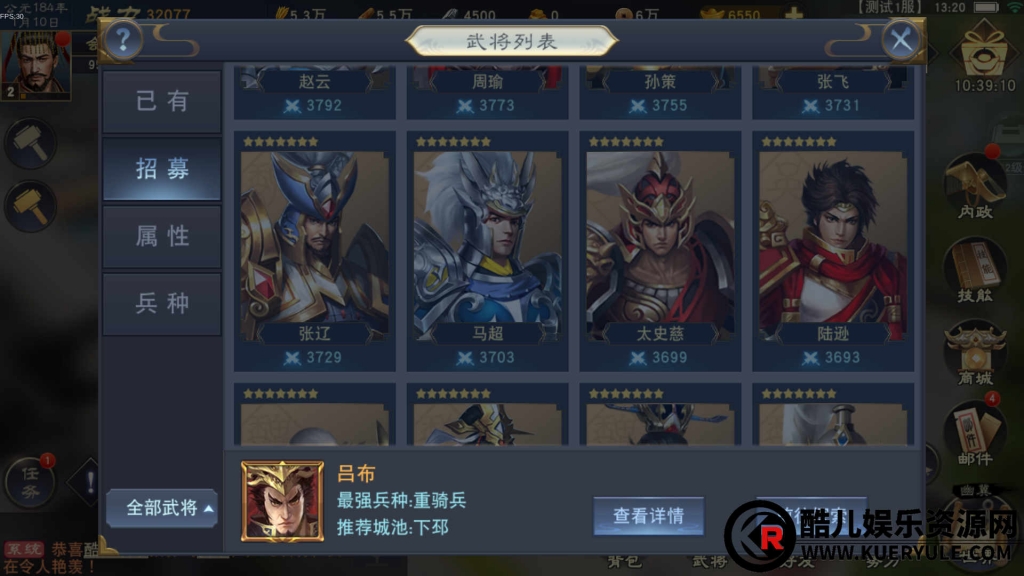Click the 查看详情 button

pyautogui.click(x=648, y=516)
